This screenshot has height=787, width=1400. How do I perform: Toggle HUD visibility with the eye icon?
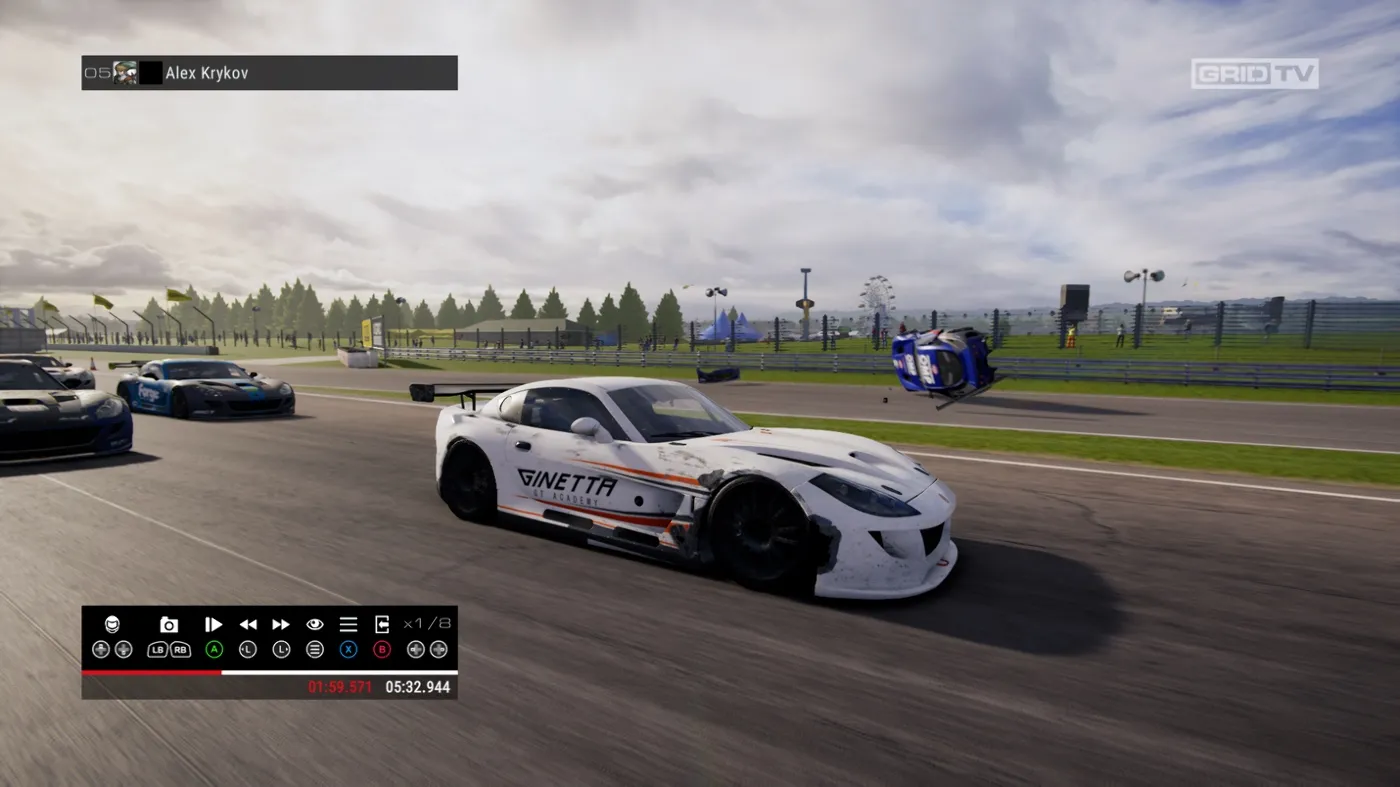pos(315,625)
